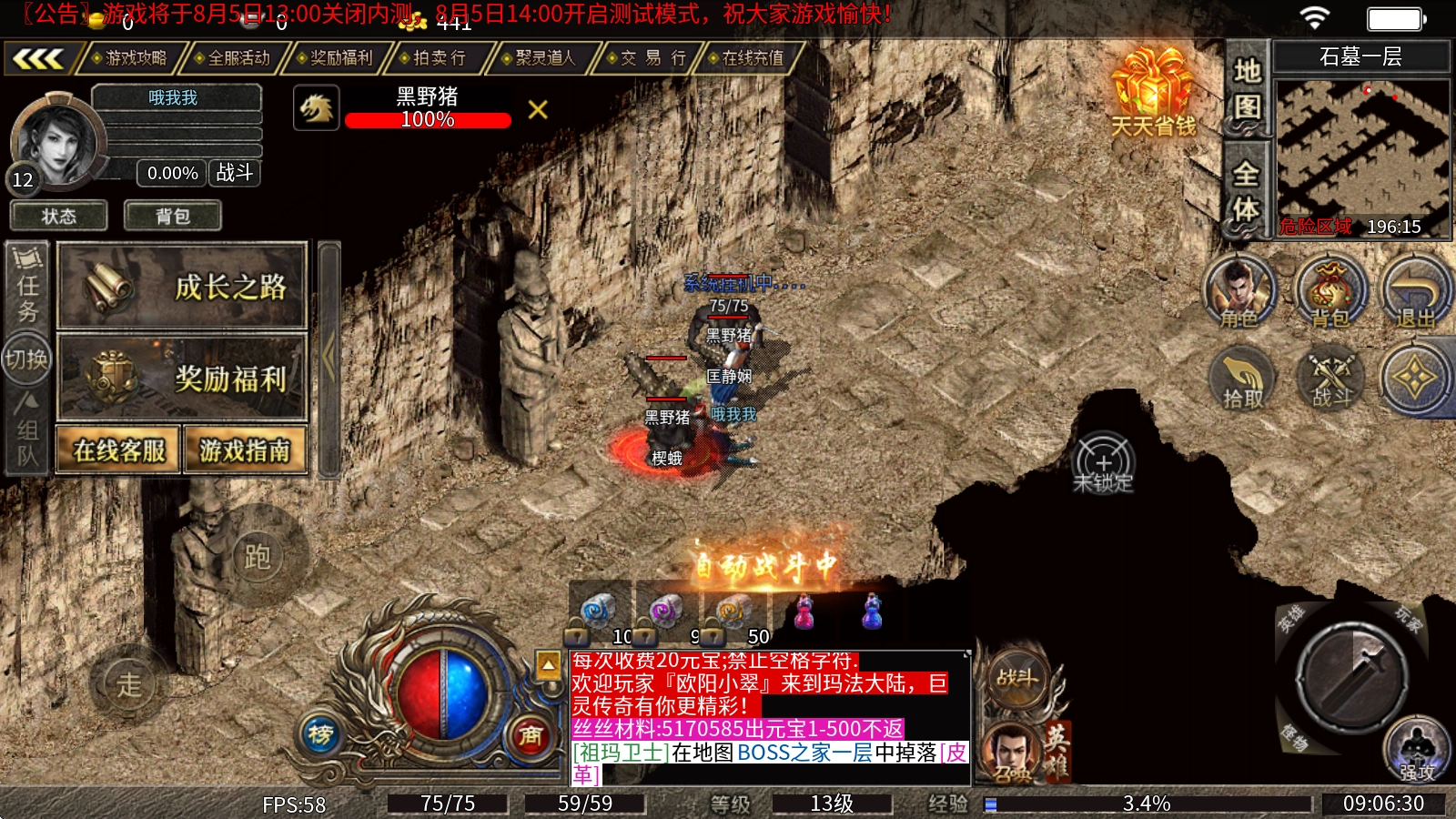1456x819 pixels.
Task: Toggle the 跑 run button
Action: point(258,556)
